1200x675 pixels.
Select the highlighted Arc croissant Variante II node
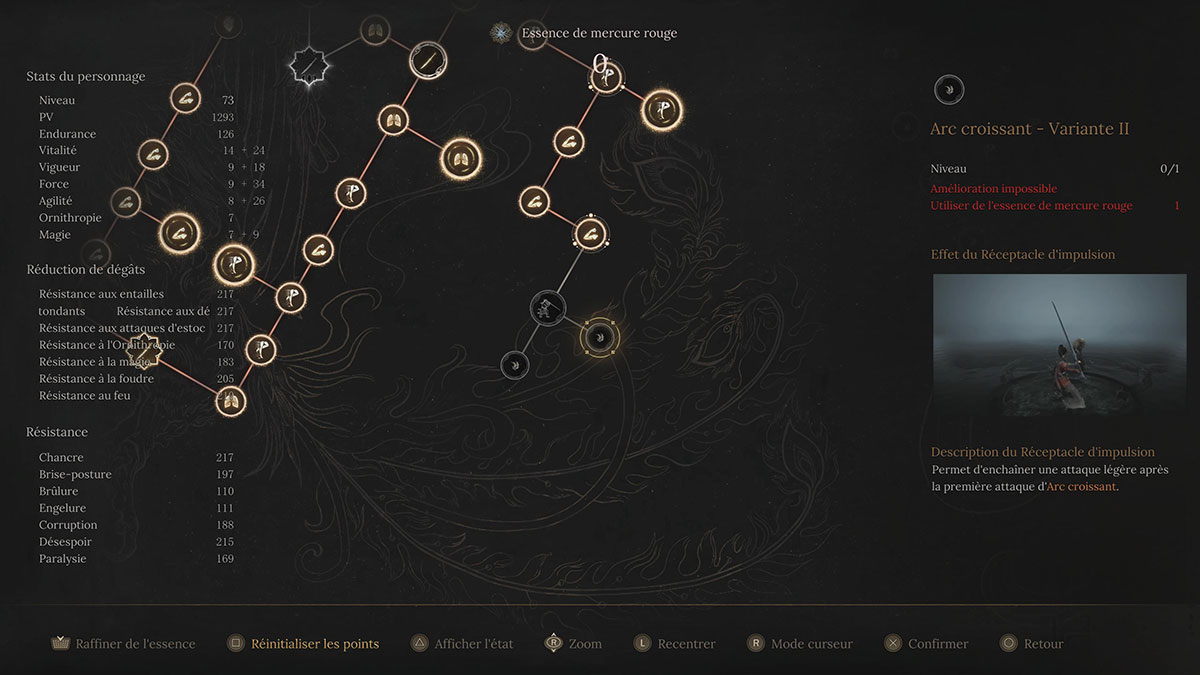point(598,337)
